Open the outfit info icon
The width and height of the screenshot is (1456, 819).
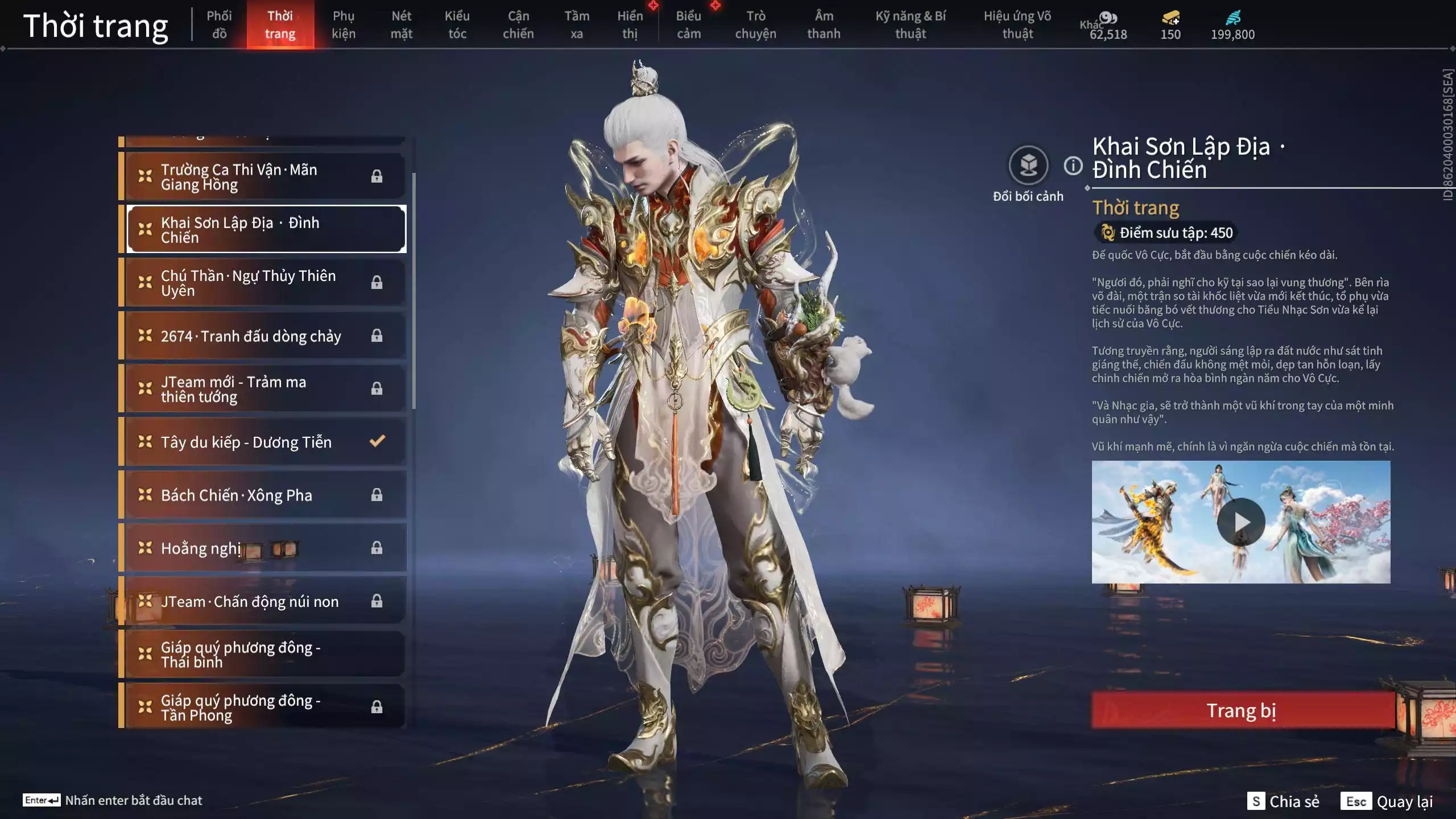click(1073, 166)
